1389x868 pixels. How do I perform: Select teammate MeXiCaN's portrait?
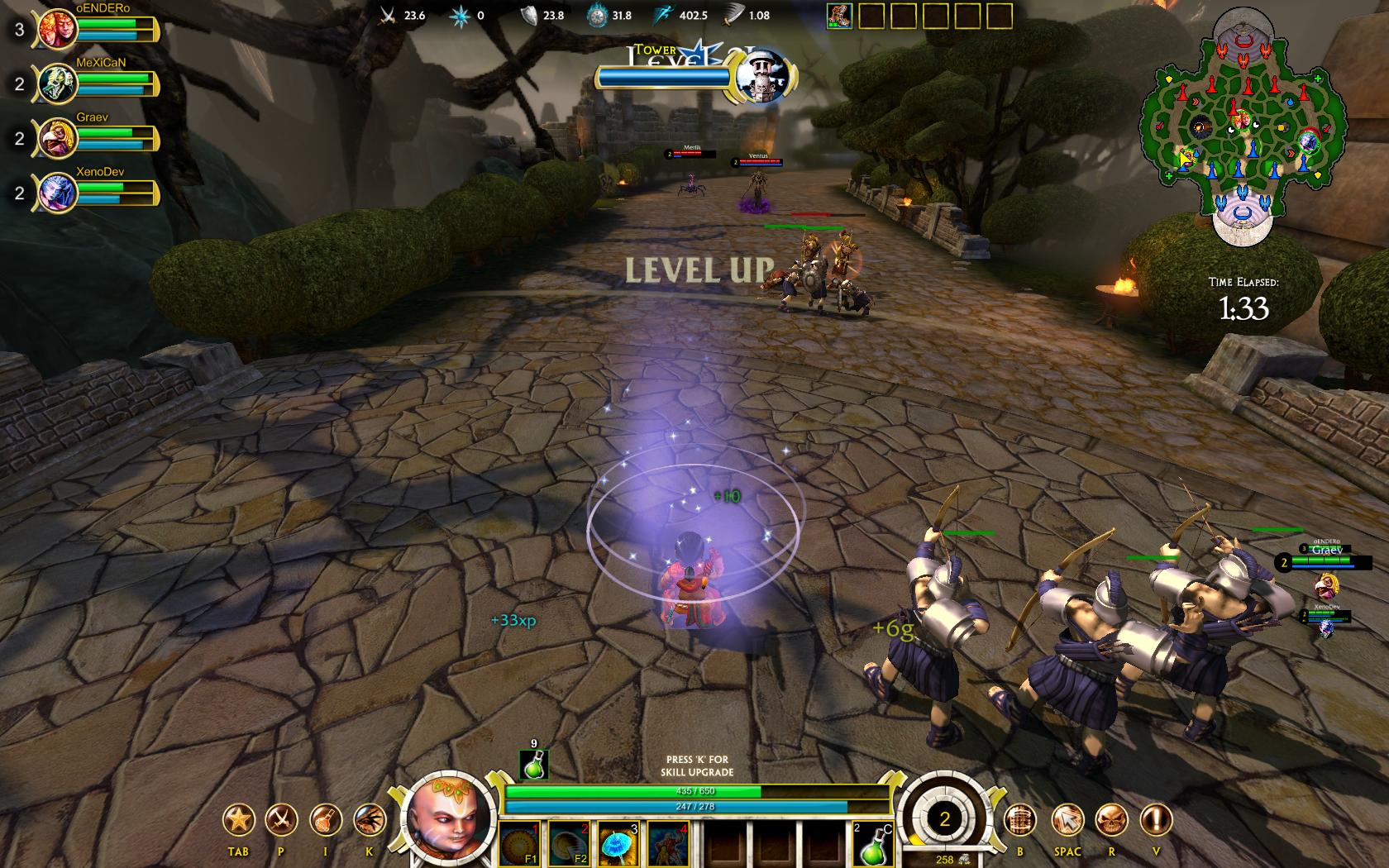tap(57, 83)
